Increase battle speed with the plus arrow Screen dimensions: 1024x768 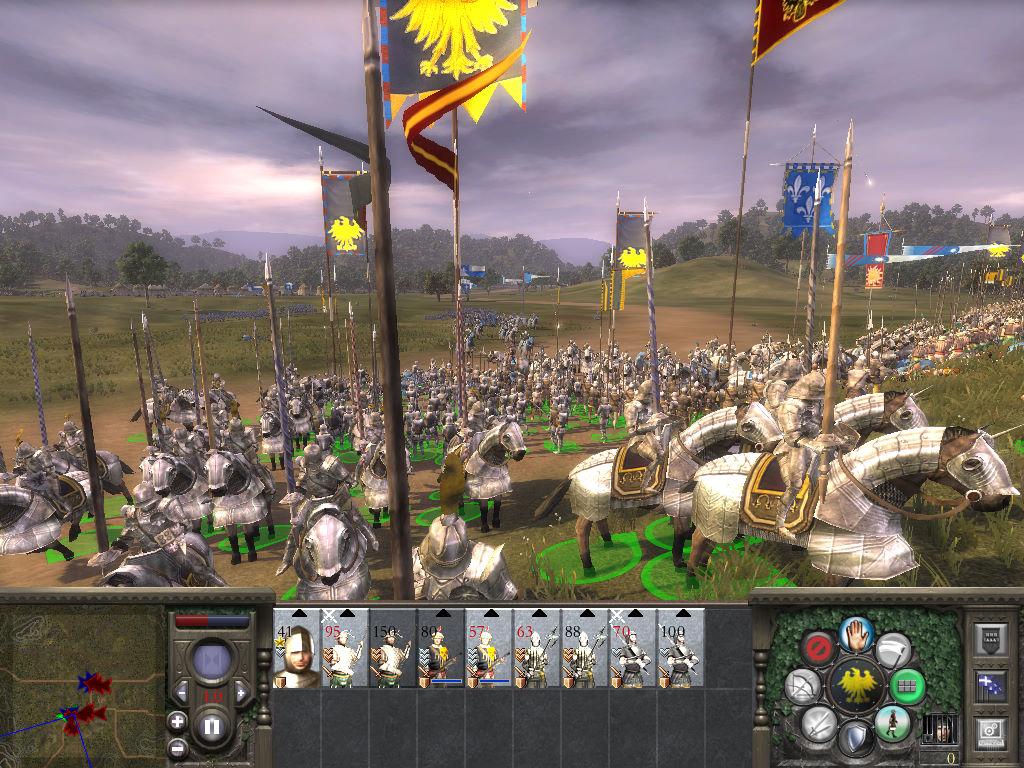pyautogui.click(x=239, y=693)
